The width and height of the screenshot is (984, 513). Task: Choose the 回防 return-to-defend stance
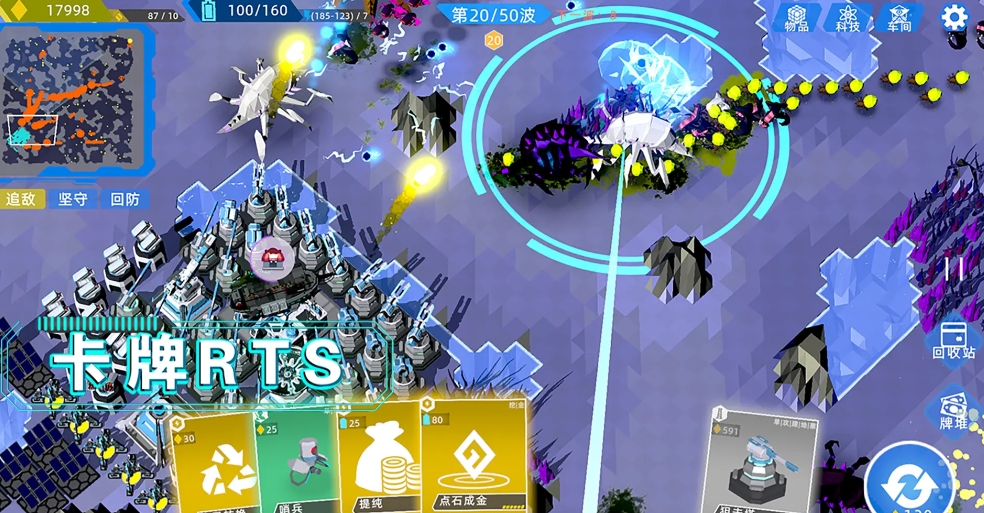point(125,199)
